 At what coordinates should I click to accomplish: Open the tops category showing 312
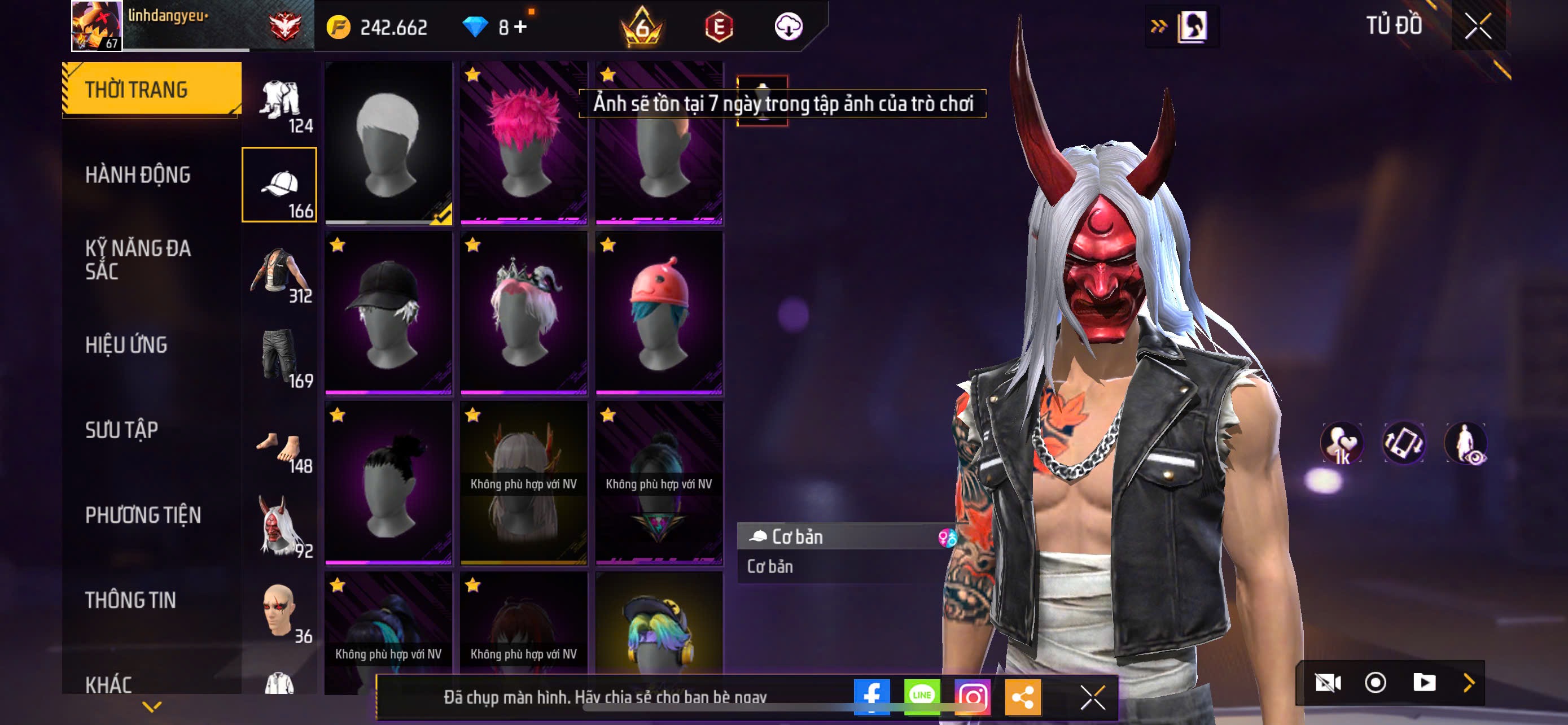[x=280, y=275]
